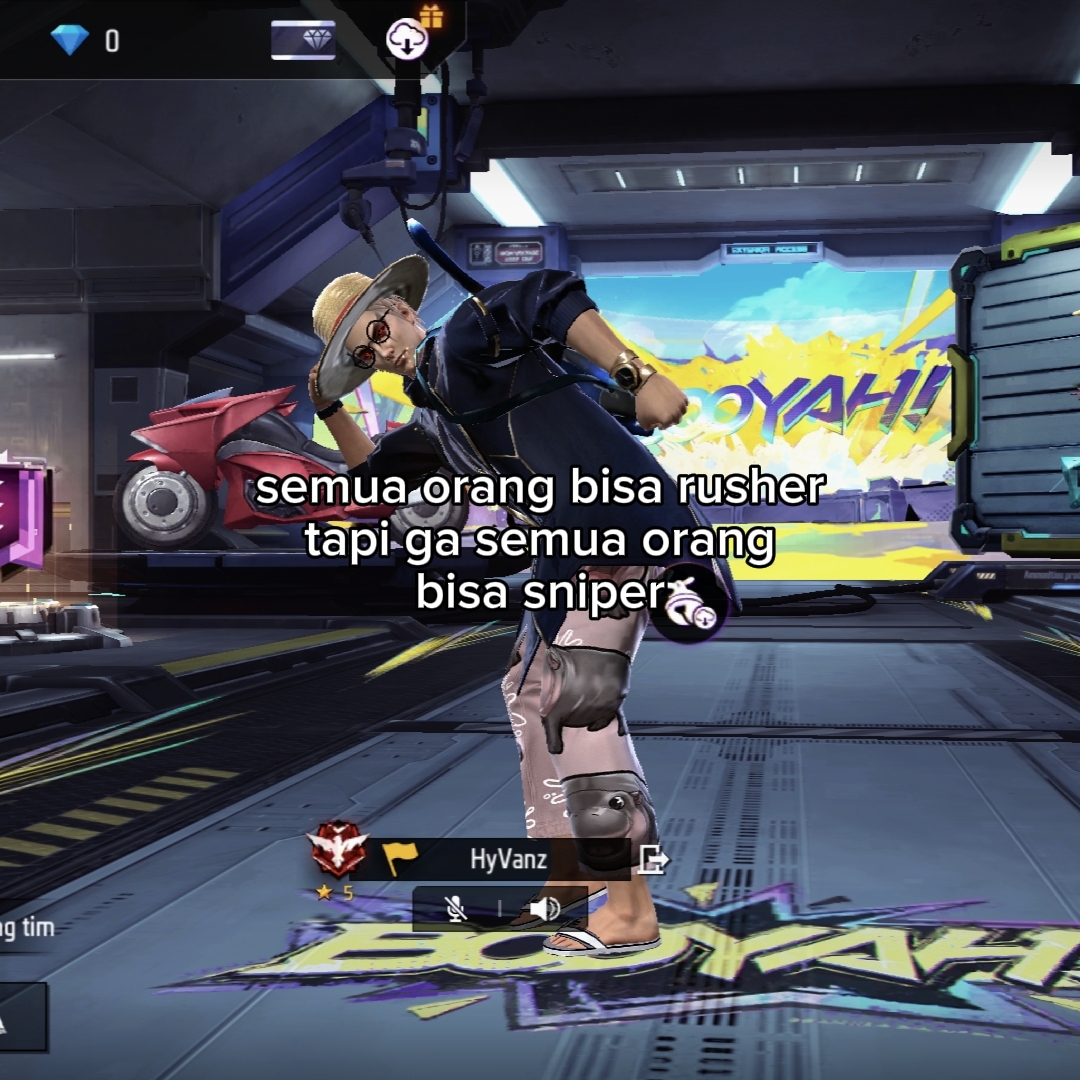
Task: Open HyVanz's player name tag
Action: click(508, 859)
